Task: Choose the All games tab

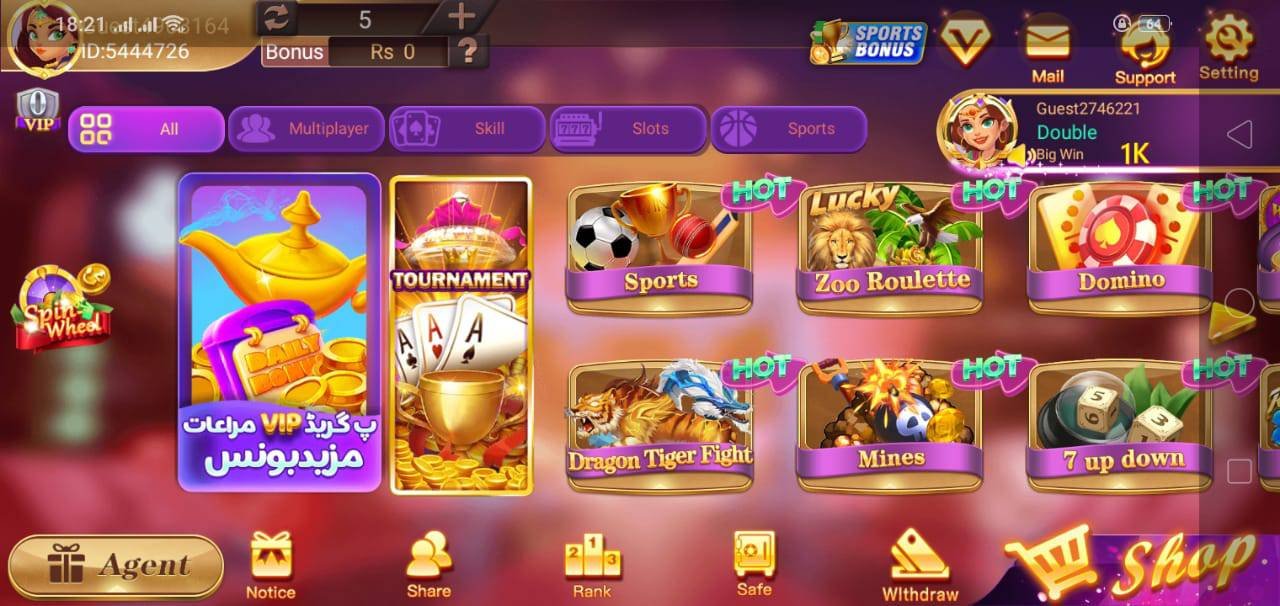Action: pos(146,129)
